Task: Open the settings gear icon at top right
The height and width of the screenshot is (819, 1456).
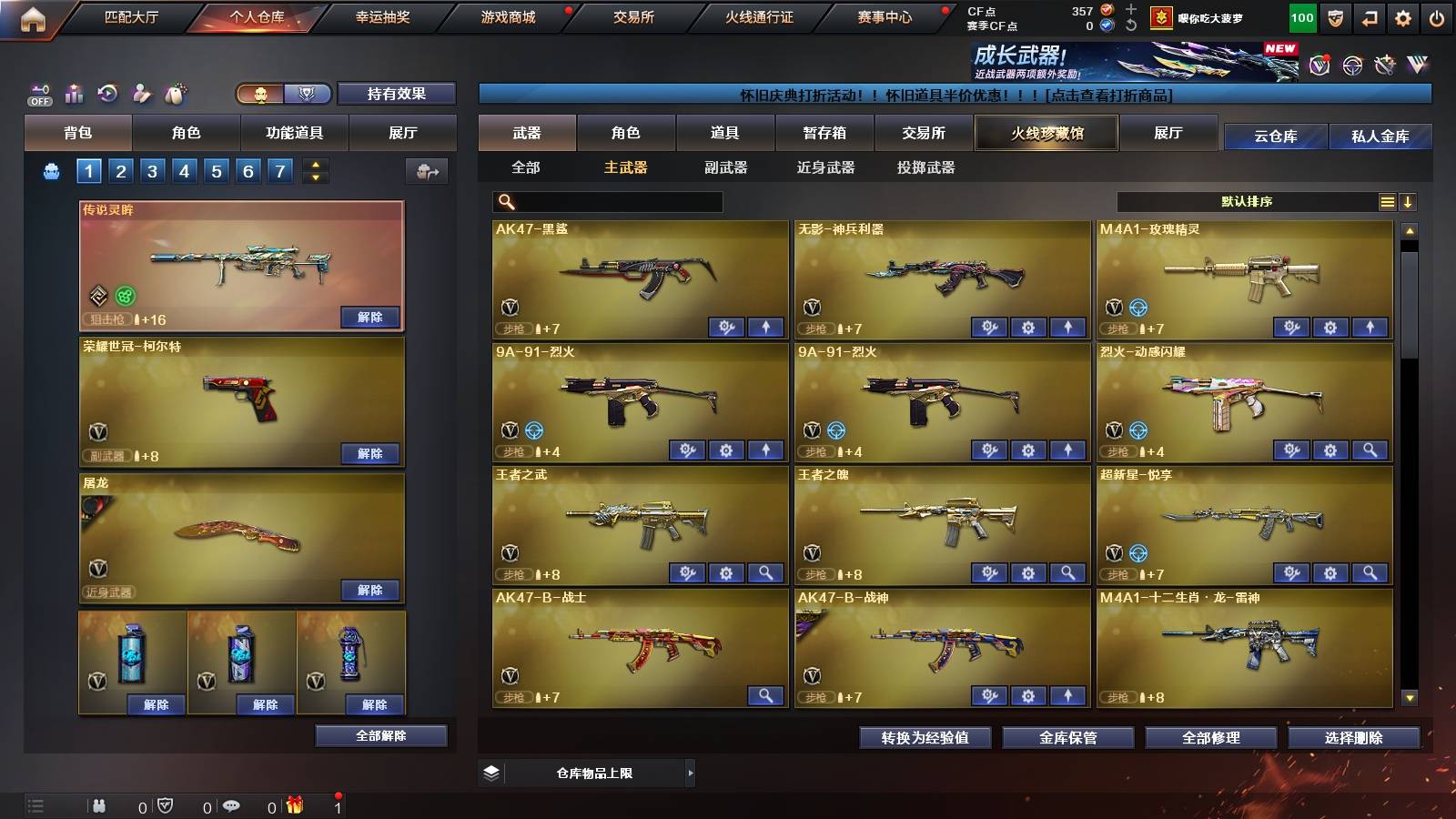Action: click(x=1402, y=17)
